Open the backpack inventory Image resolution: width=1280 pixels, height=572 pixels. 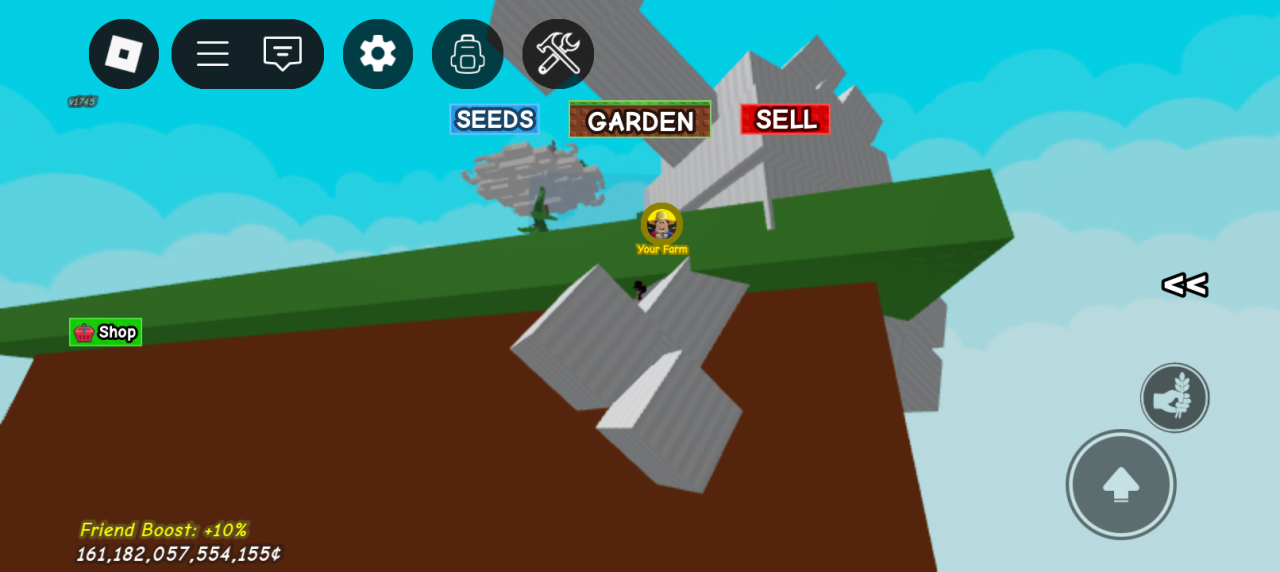click(467, 54)
